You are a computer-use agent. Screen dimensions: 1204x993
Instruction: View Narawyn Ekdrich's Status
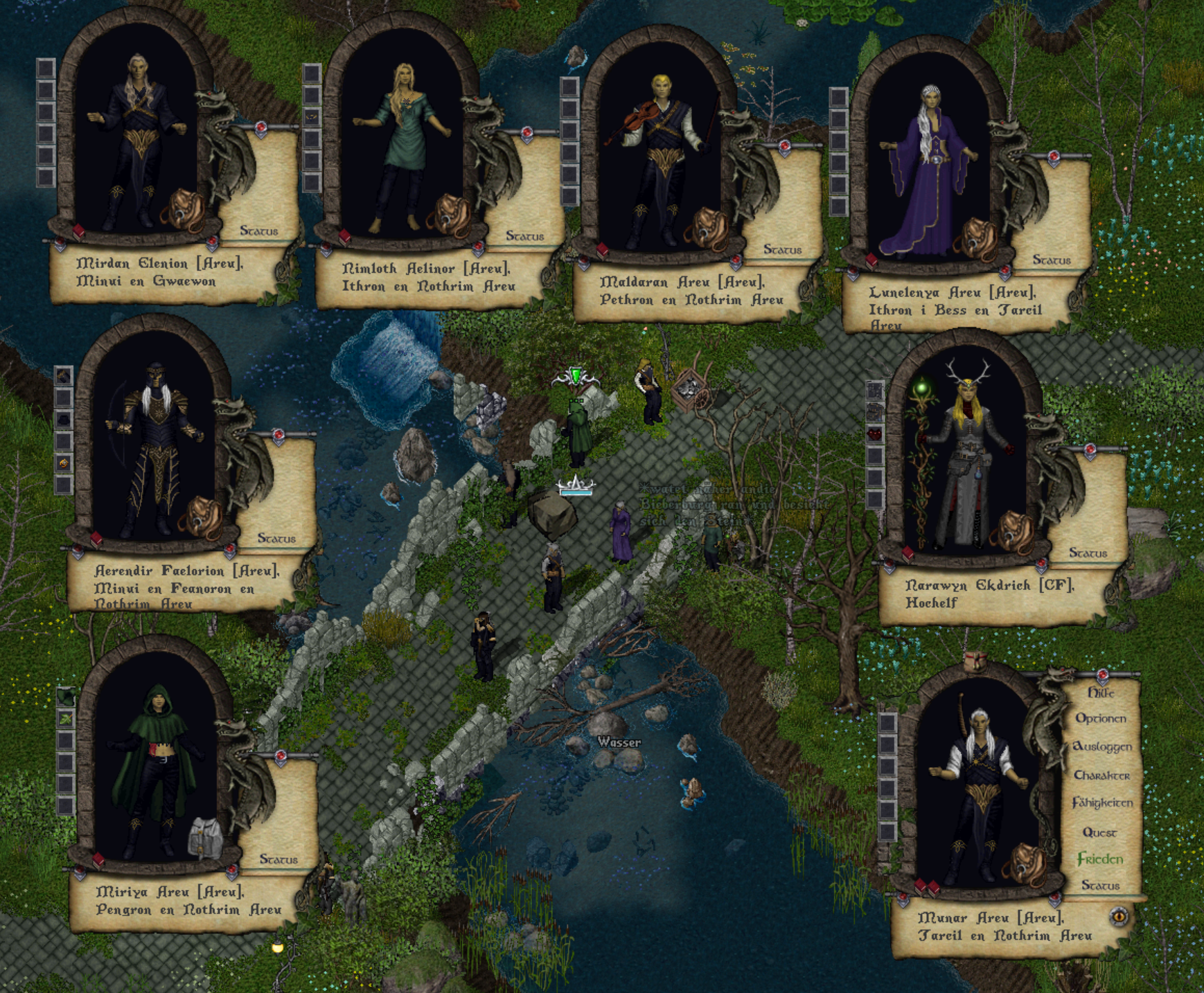tap(1088, 553)
